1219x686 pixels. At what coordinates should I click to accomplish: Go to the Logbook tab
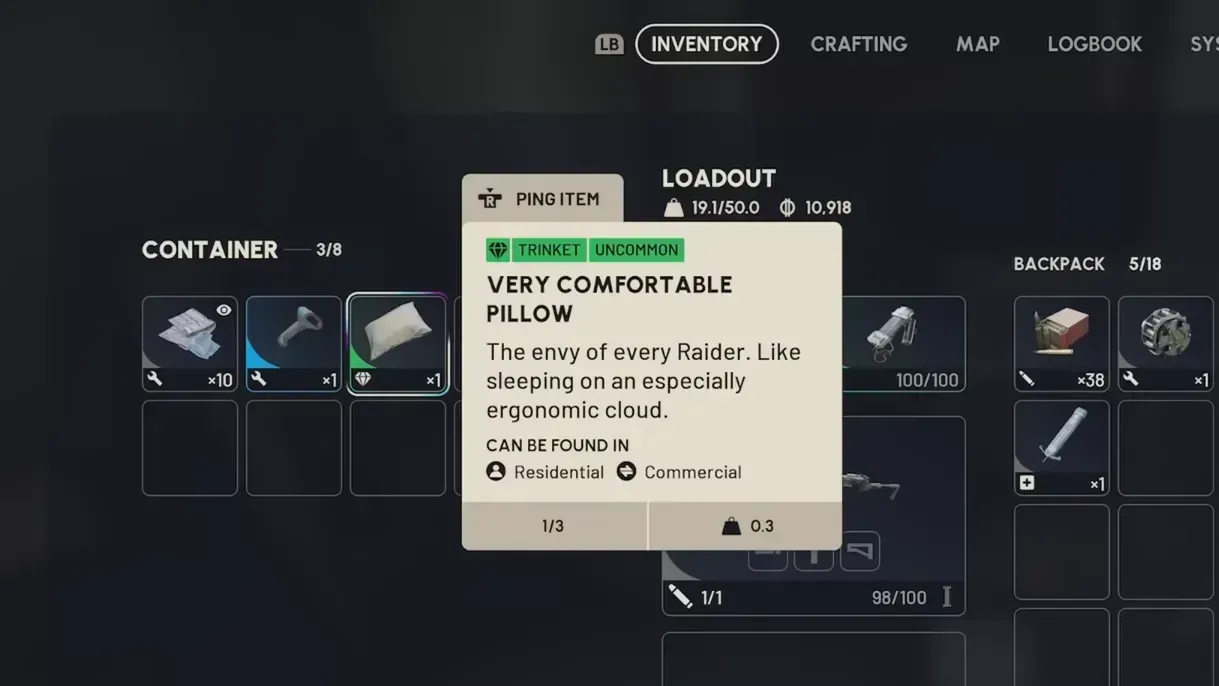tap(1094, 44)
